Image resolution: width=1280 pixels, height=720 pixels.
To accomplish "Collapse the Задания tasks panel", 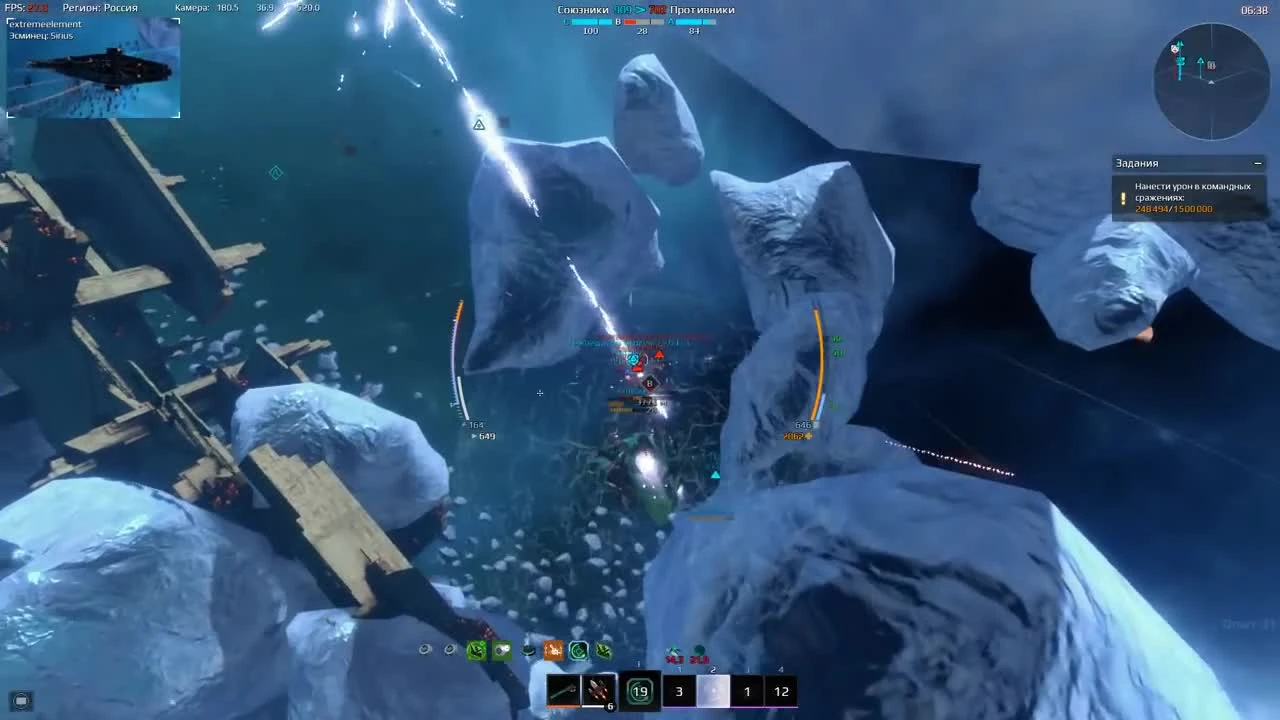I will click(1258, 162).
